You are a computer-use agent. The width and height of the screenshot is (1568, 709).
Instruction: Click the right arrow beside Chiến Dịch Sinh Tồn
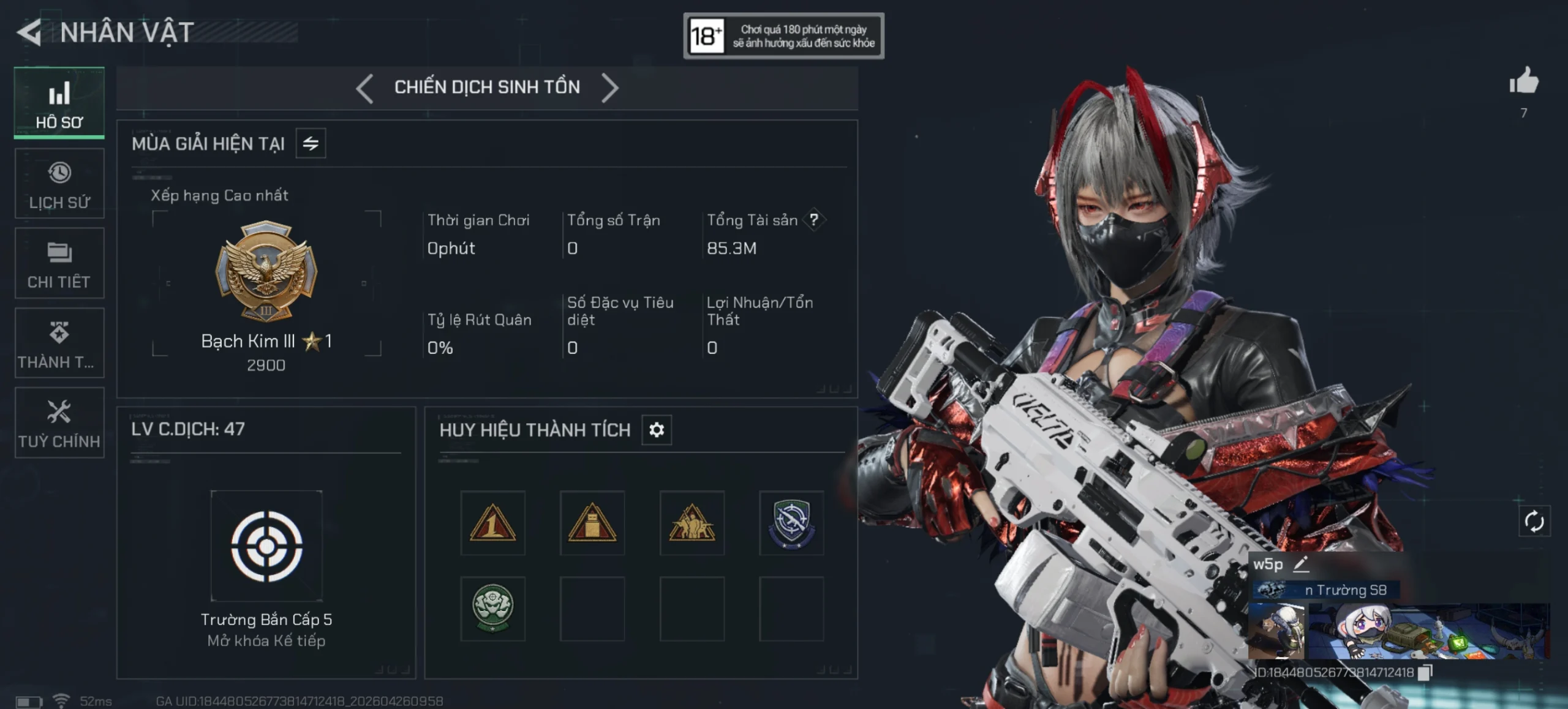pos(610,87)
